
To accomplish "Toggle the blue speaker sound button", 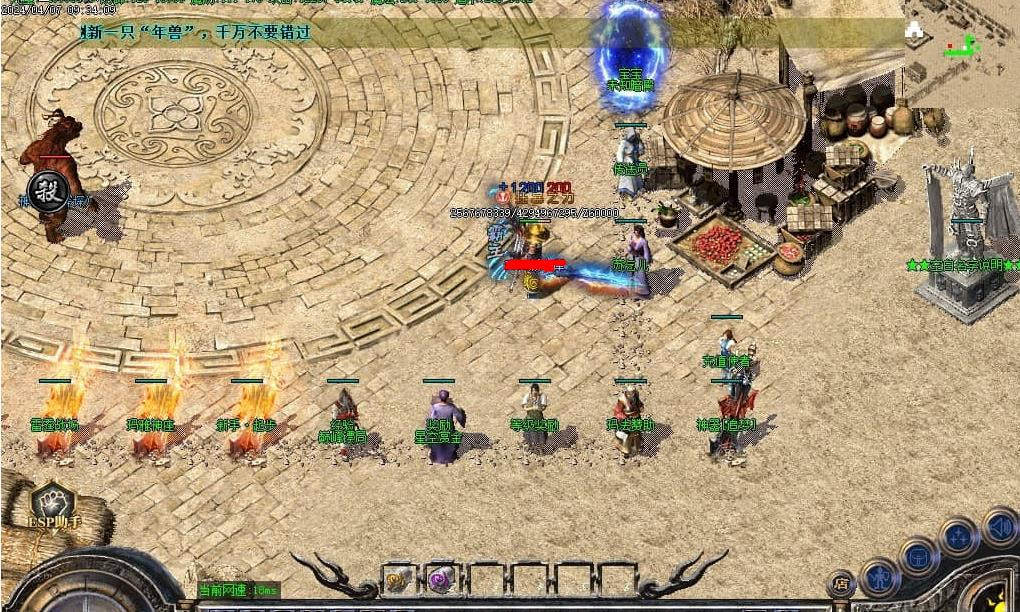I will (998, 526).
